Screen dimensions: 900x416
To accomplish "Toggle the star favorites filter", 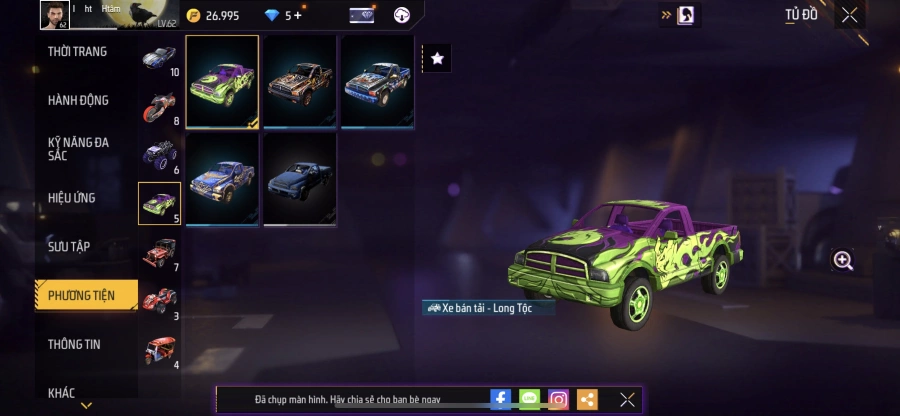I will pyautogui.click(x=437, y=59).
